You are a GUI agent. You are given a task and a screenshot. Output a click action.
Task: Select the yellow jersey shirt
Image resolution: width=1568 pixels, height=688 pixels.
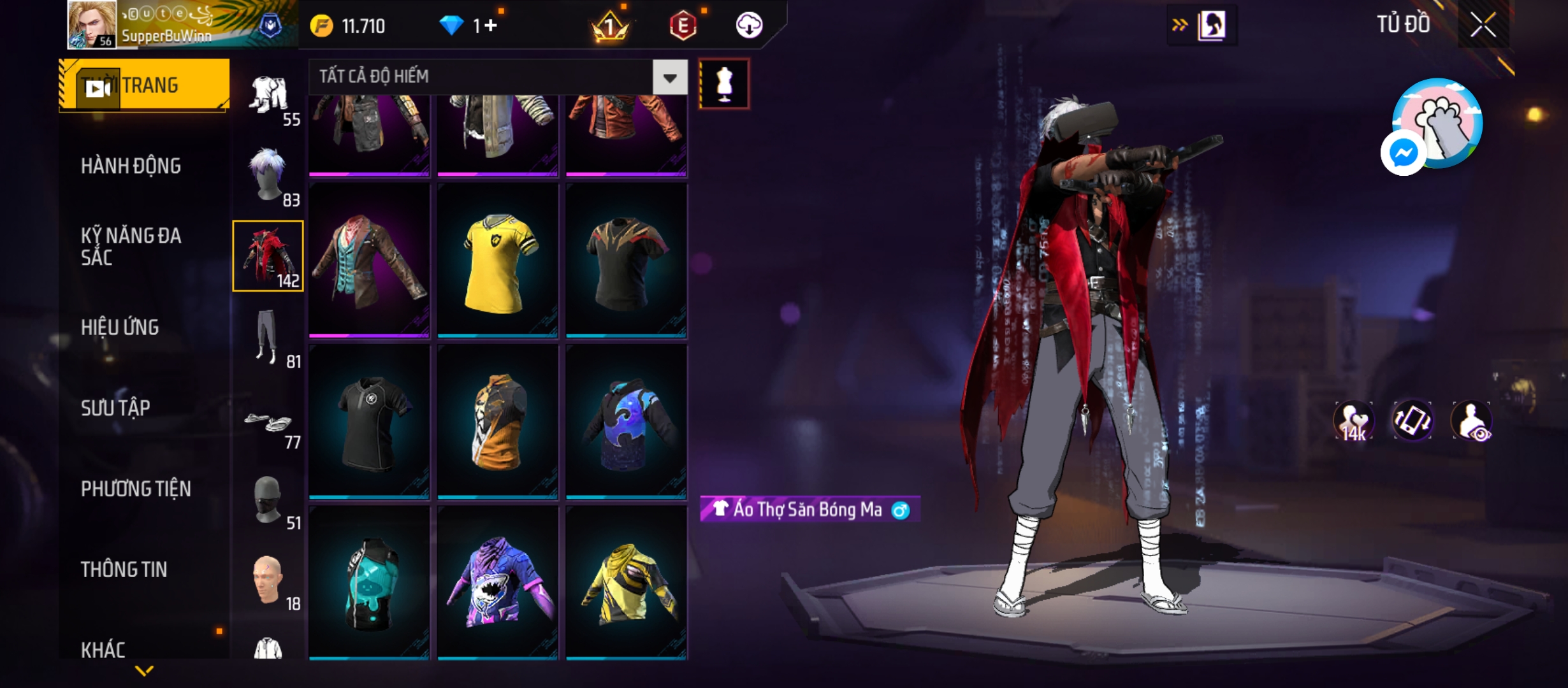tap(498, 262)
